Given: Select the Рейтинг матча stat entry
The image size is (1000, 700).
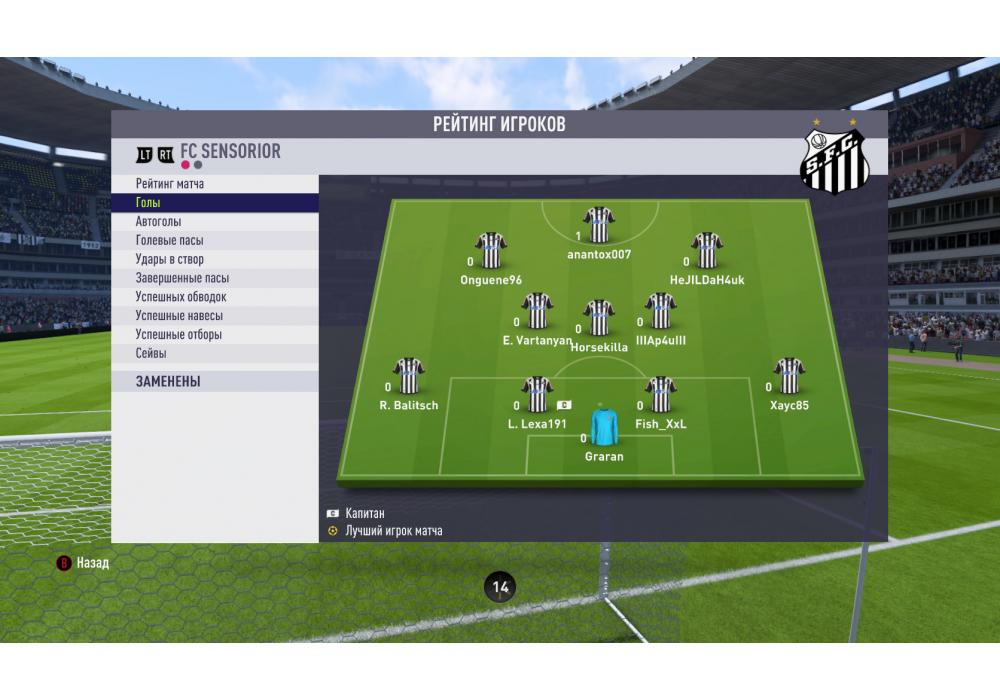Looking at the screenshot, I should pos(170,184).
